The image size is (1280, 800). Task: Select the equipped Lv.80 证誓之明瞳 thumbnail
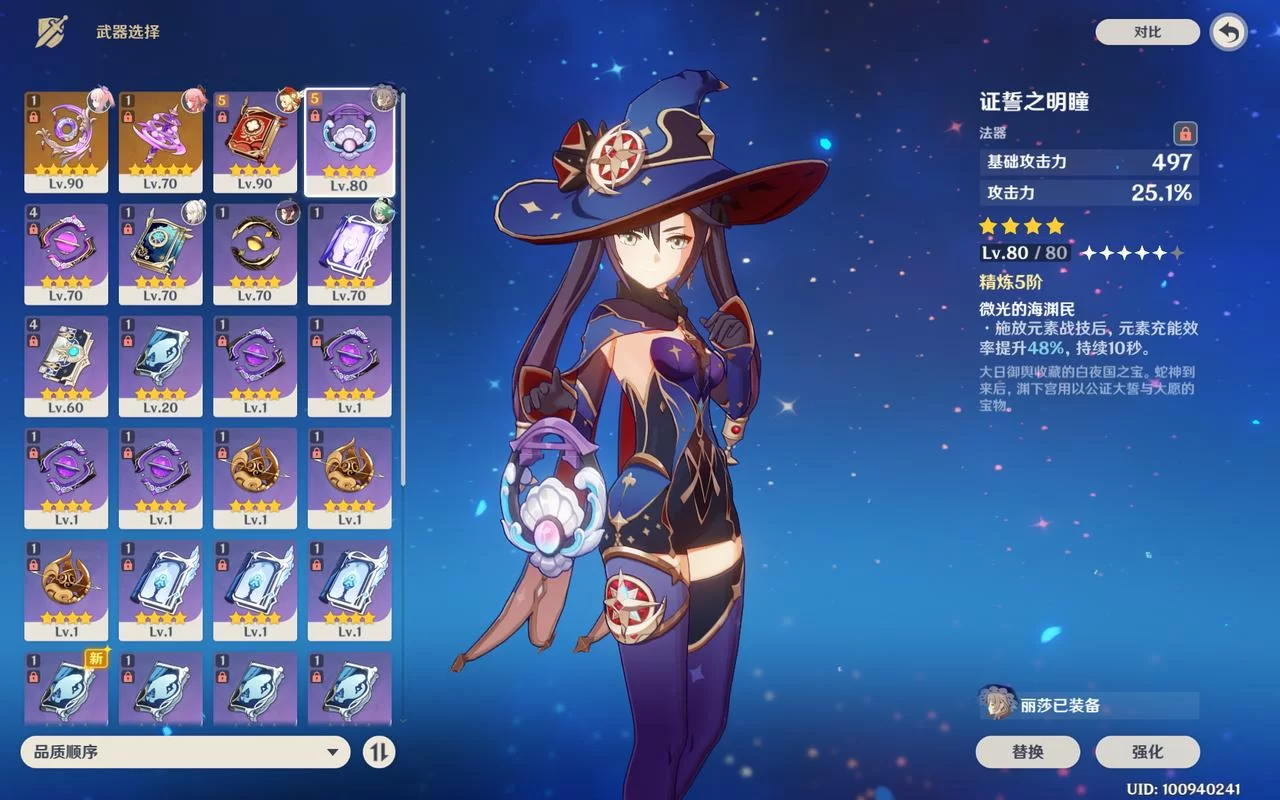[348, 140]
